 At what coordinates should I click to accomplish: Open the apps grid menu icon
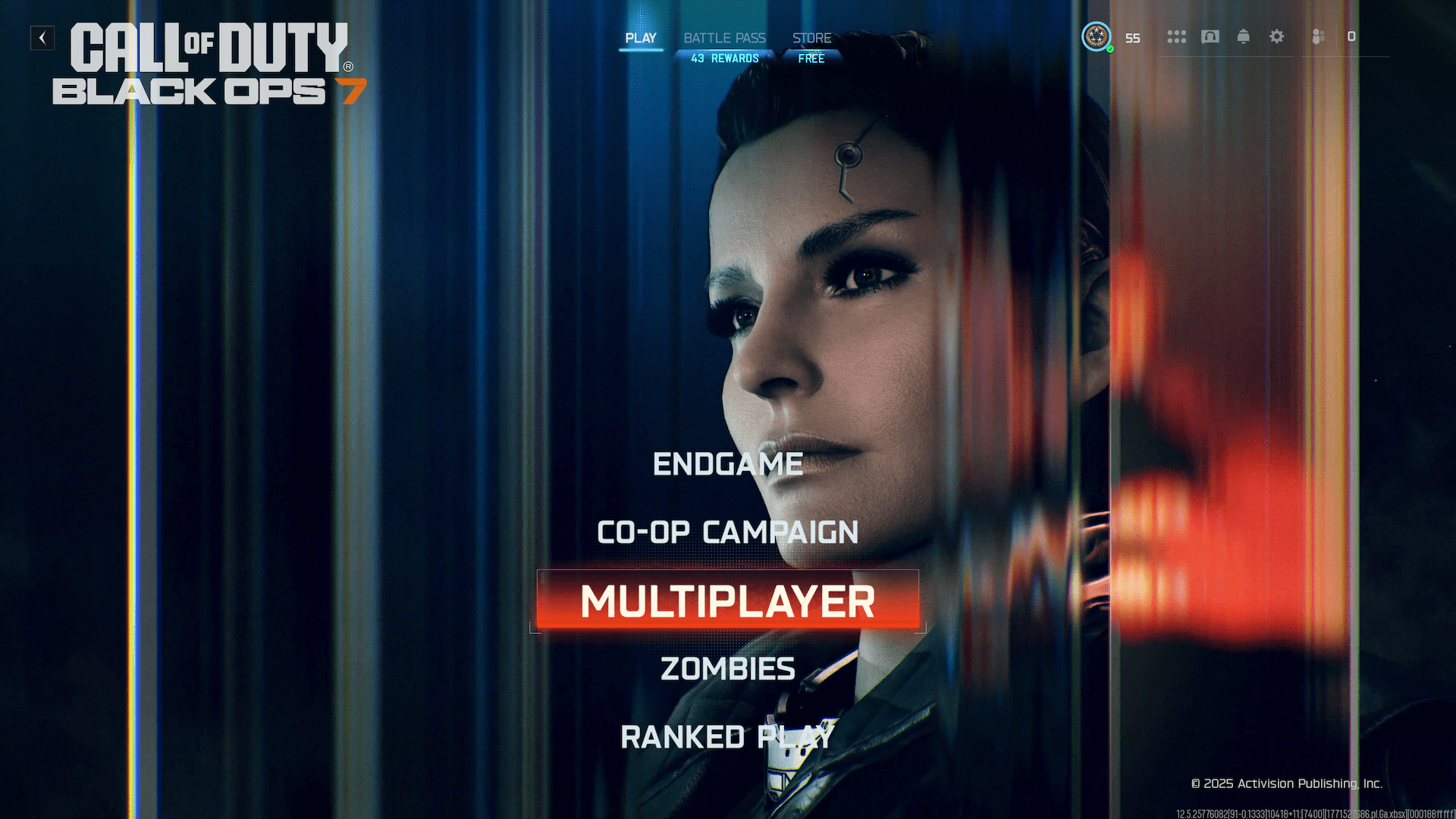(1176, 36)
